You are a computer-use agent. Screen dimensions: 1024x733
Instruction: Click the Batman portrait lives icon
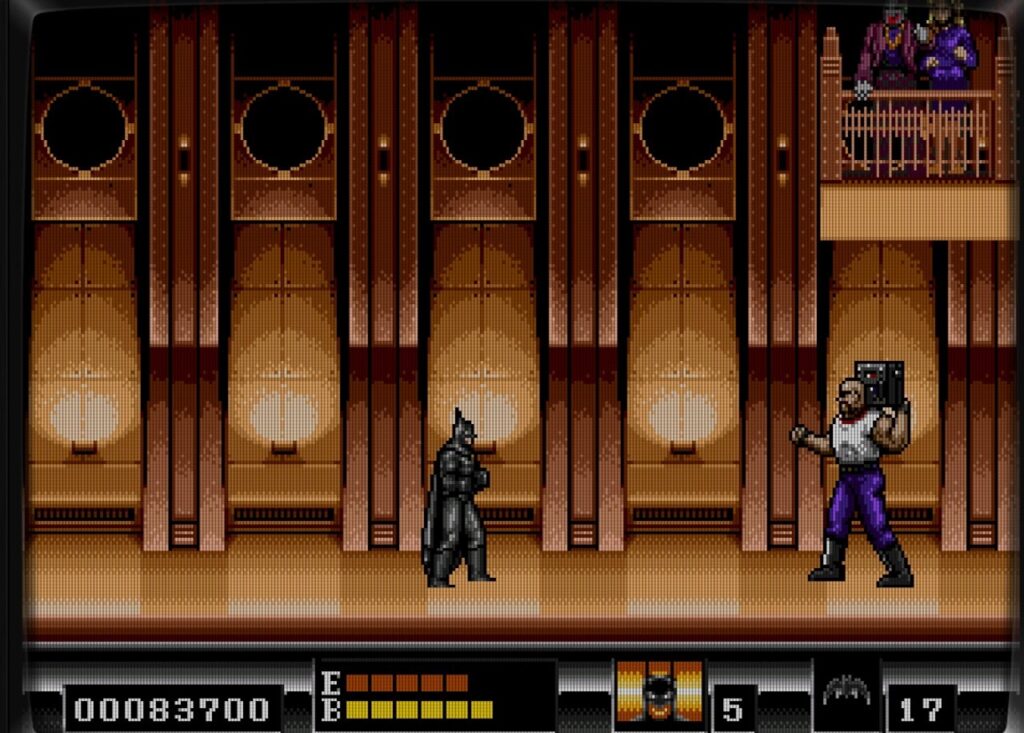click(x=659, y=691)
